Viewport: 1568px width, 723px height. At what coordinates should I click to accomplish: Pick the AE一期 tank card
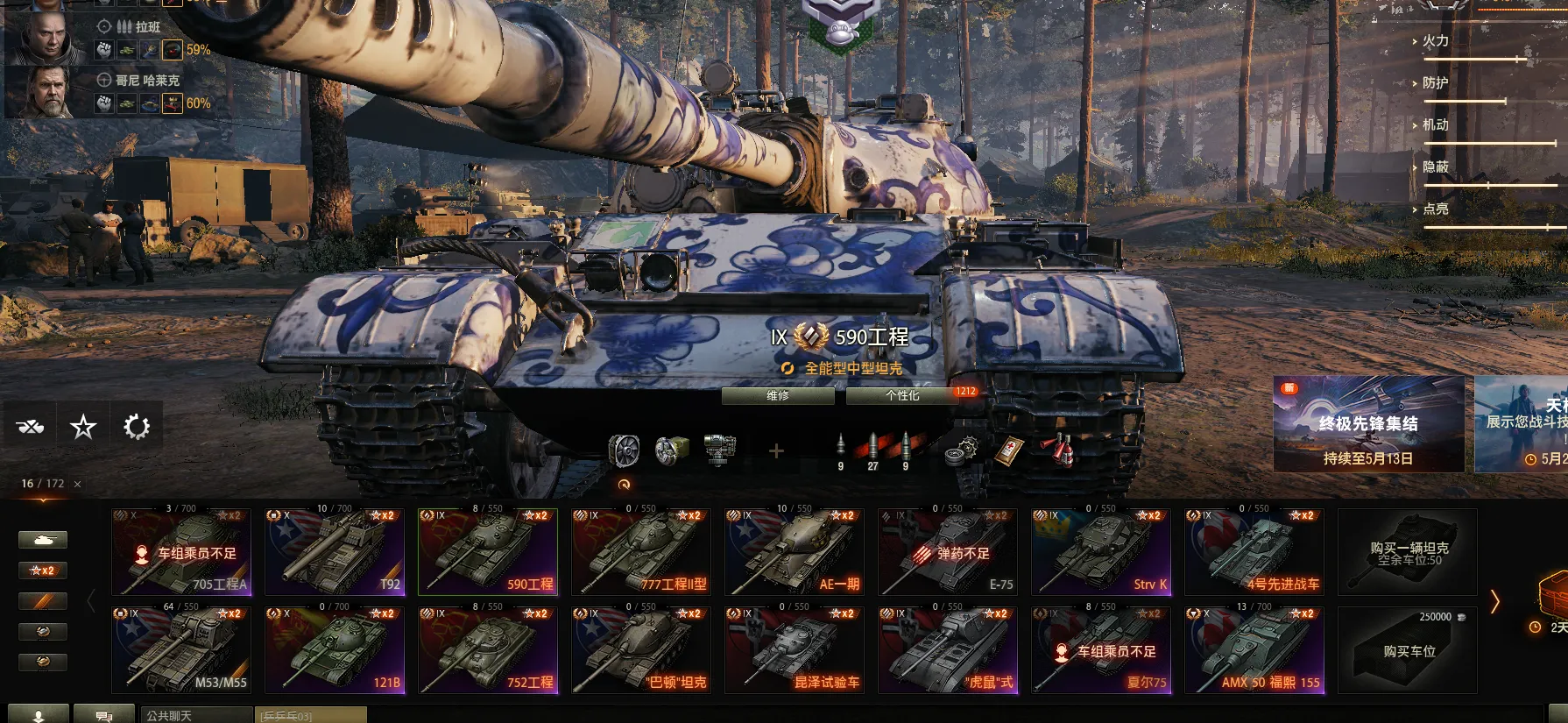[x=795, y=553]
